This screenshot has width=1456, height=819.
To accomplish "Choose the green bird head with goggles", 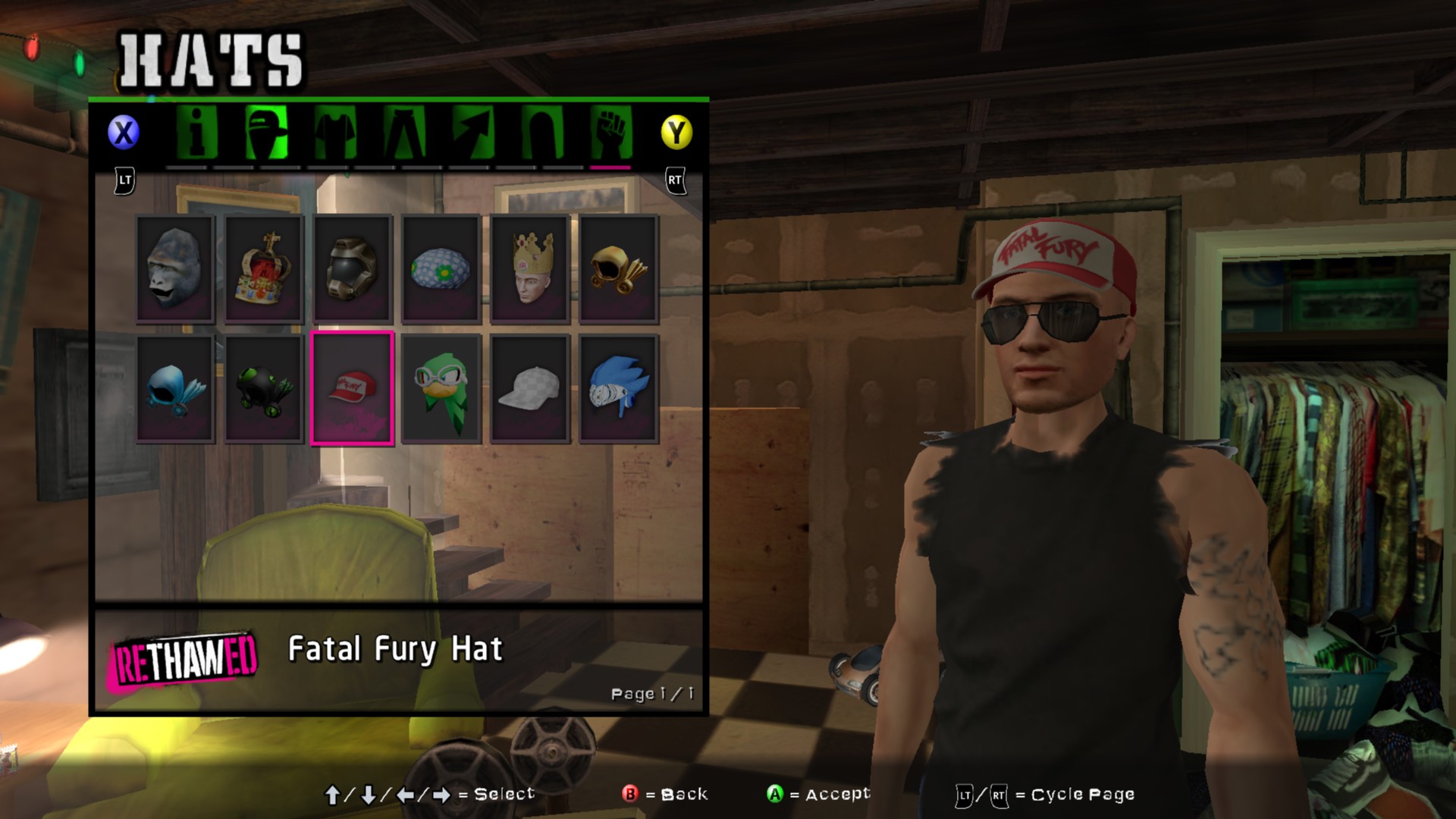I will point(441,388).
